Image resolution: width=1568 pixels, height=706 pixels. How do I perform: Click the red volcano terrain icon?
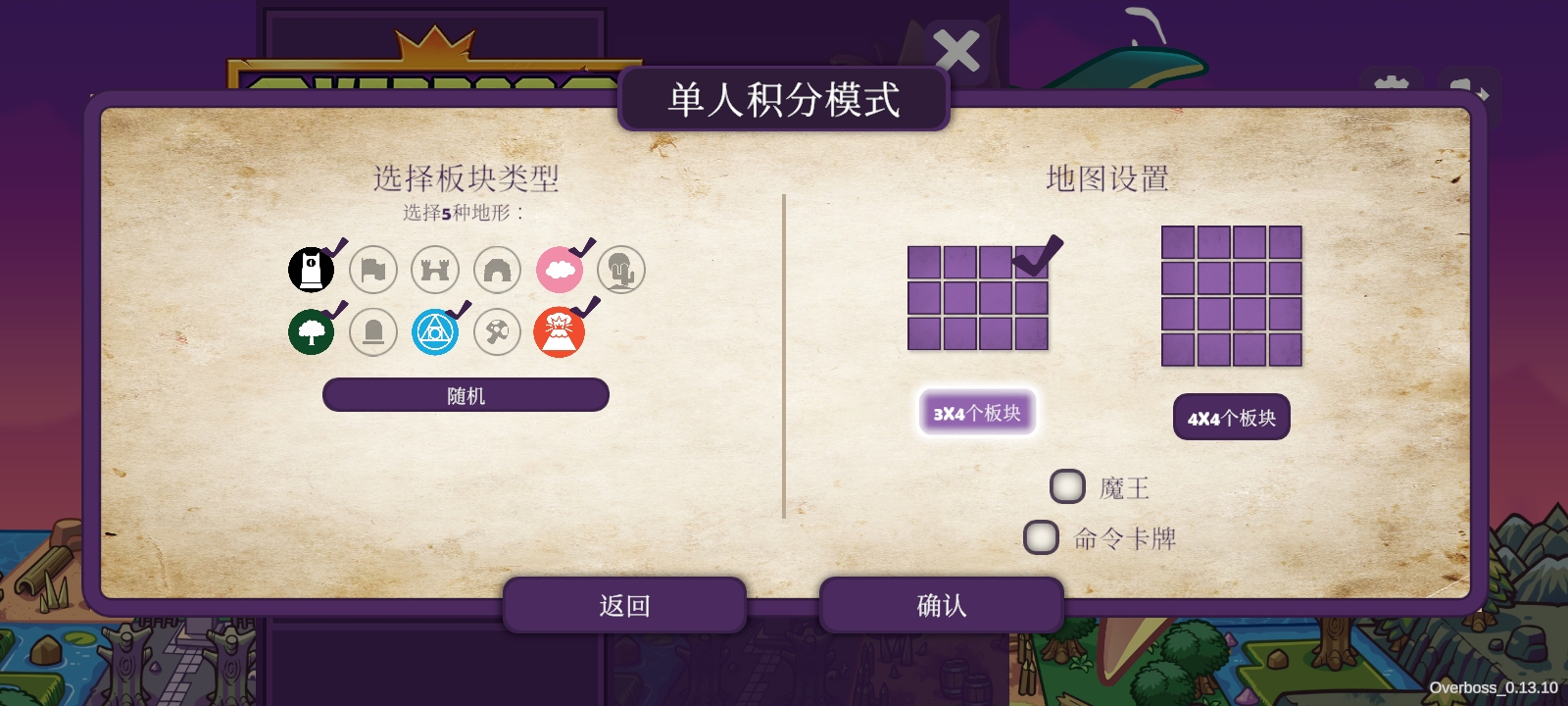click(560, 331)
